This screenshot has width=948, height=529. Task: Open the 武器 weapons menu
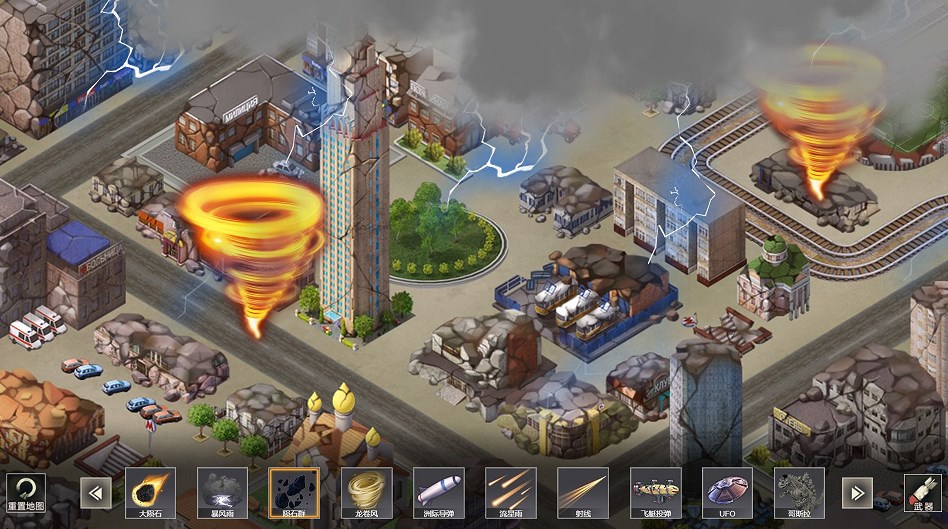click(923, 491)
